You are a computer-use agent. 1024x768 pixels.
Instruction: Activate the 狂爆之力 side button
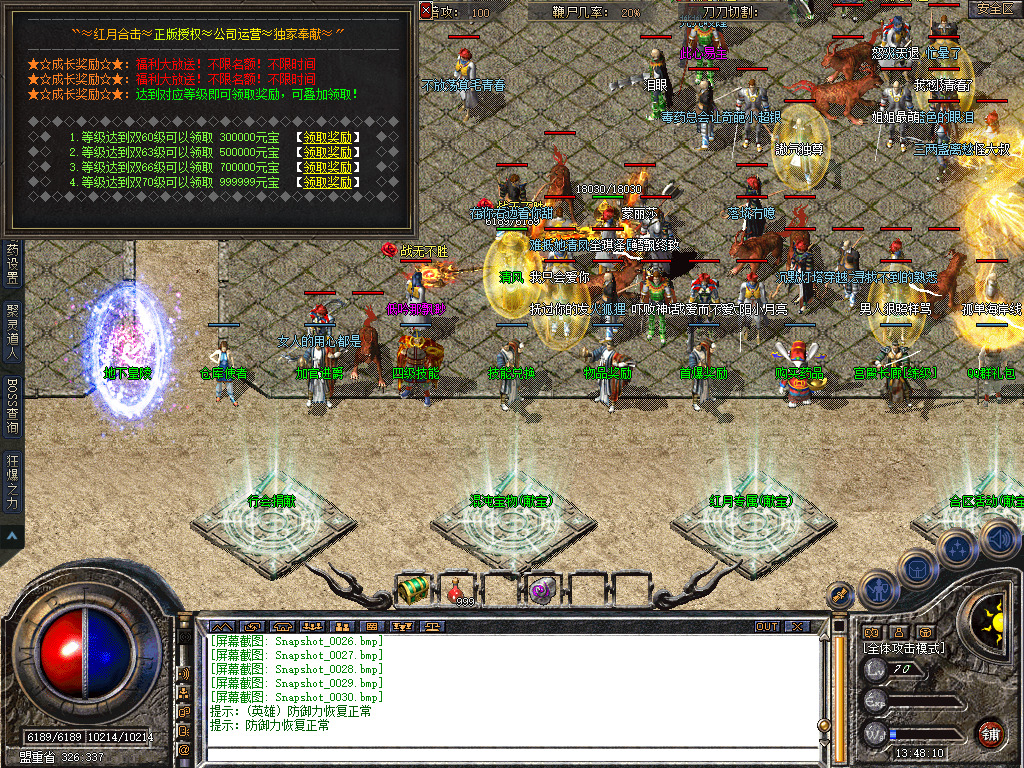coord(12,482)
